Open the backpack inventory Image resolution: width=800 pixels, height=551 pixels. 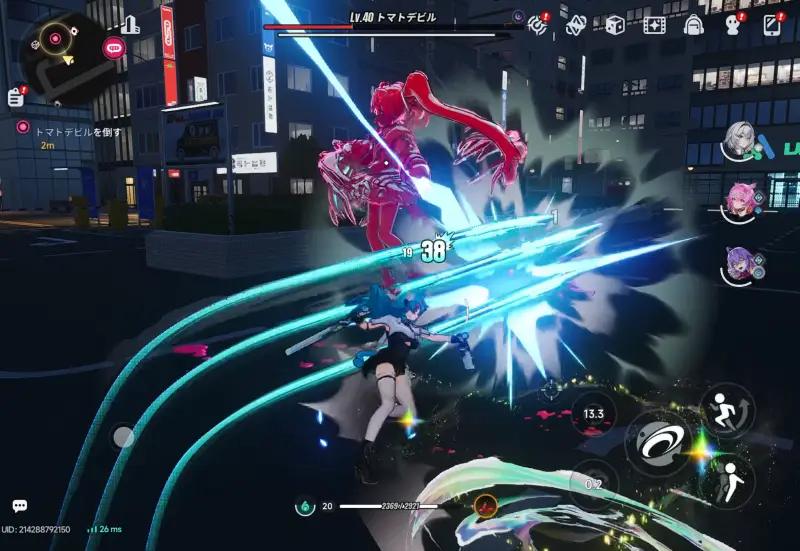(x=694, y=25)
